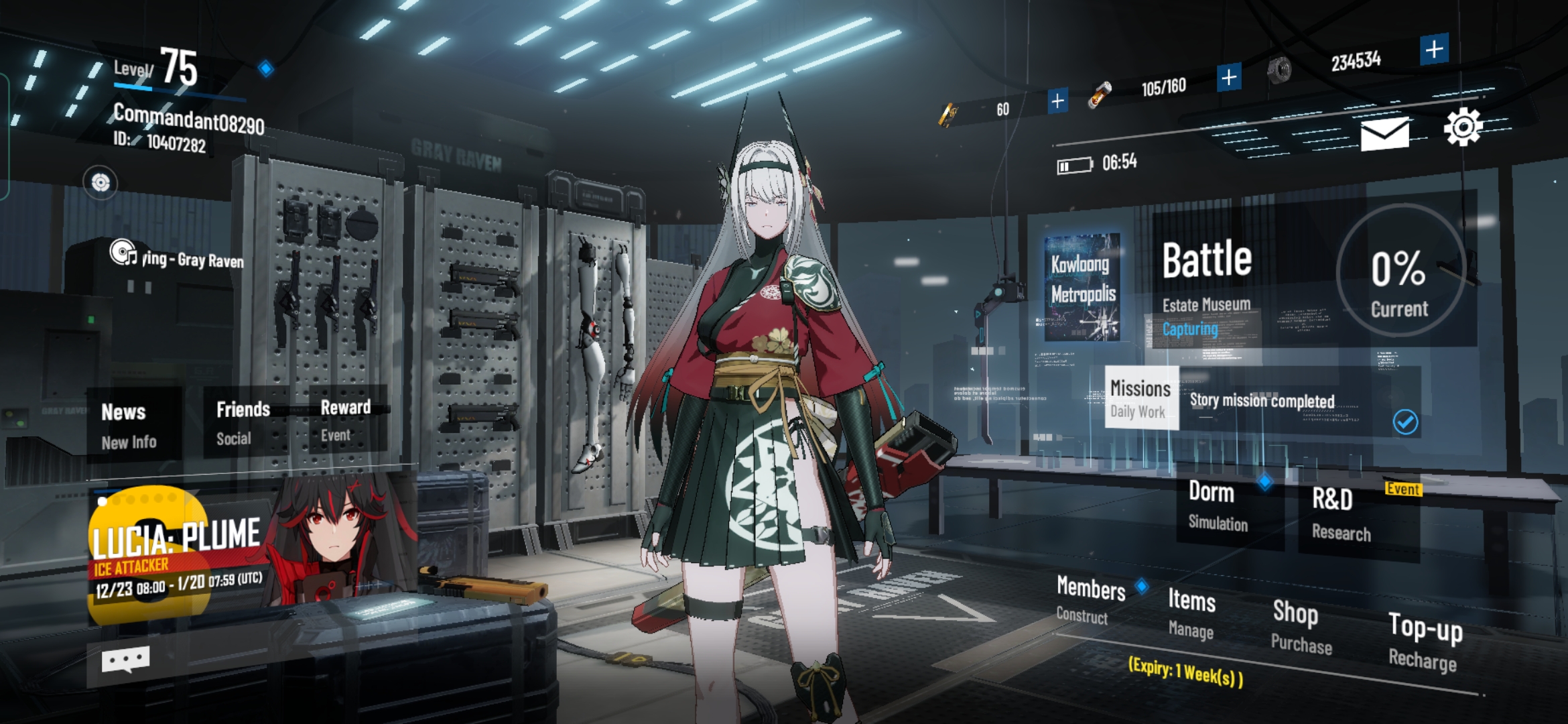Toggle the Story mission completed checkmark

pyautogui.click(x=1405, y=421)
